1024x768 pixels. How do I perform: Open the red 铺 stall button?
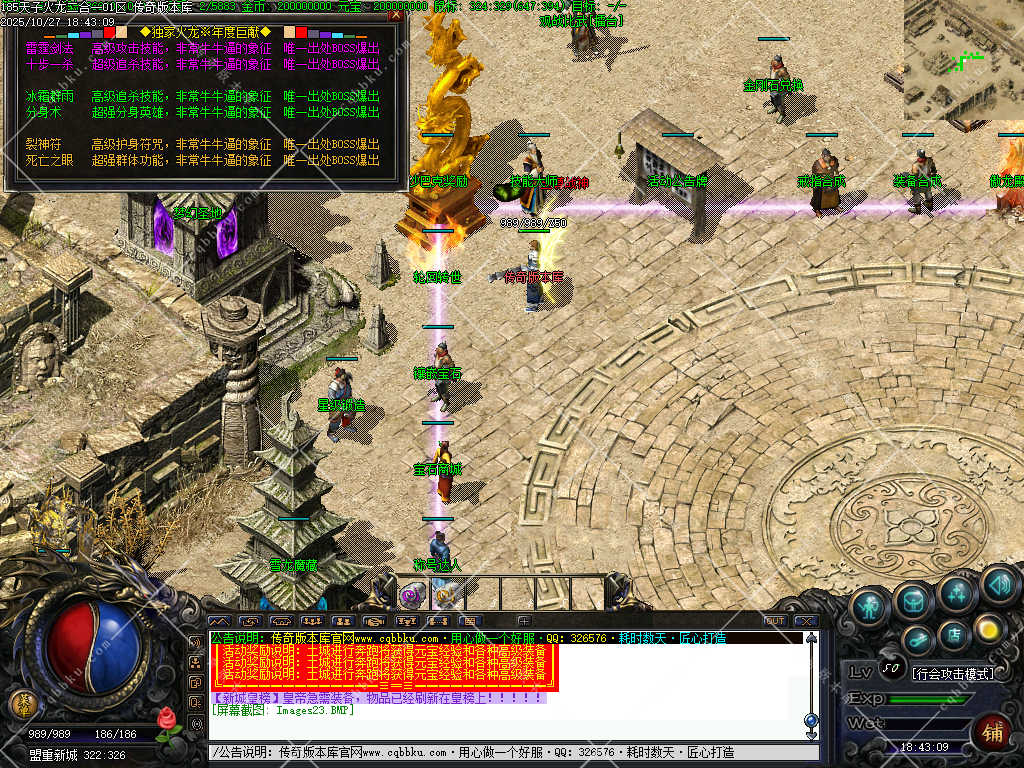point(992,732)
